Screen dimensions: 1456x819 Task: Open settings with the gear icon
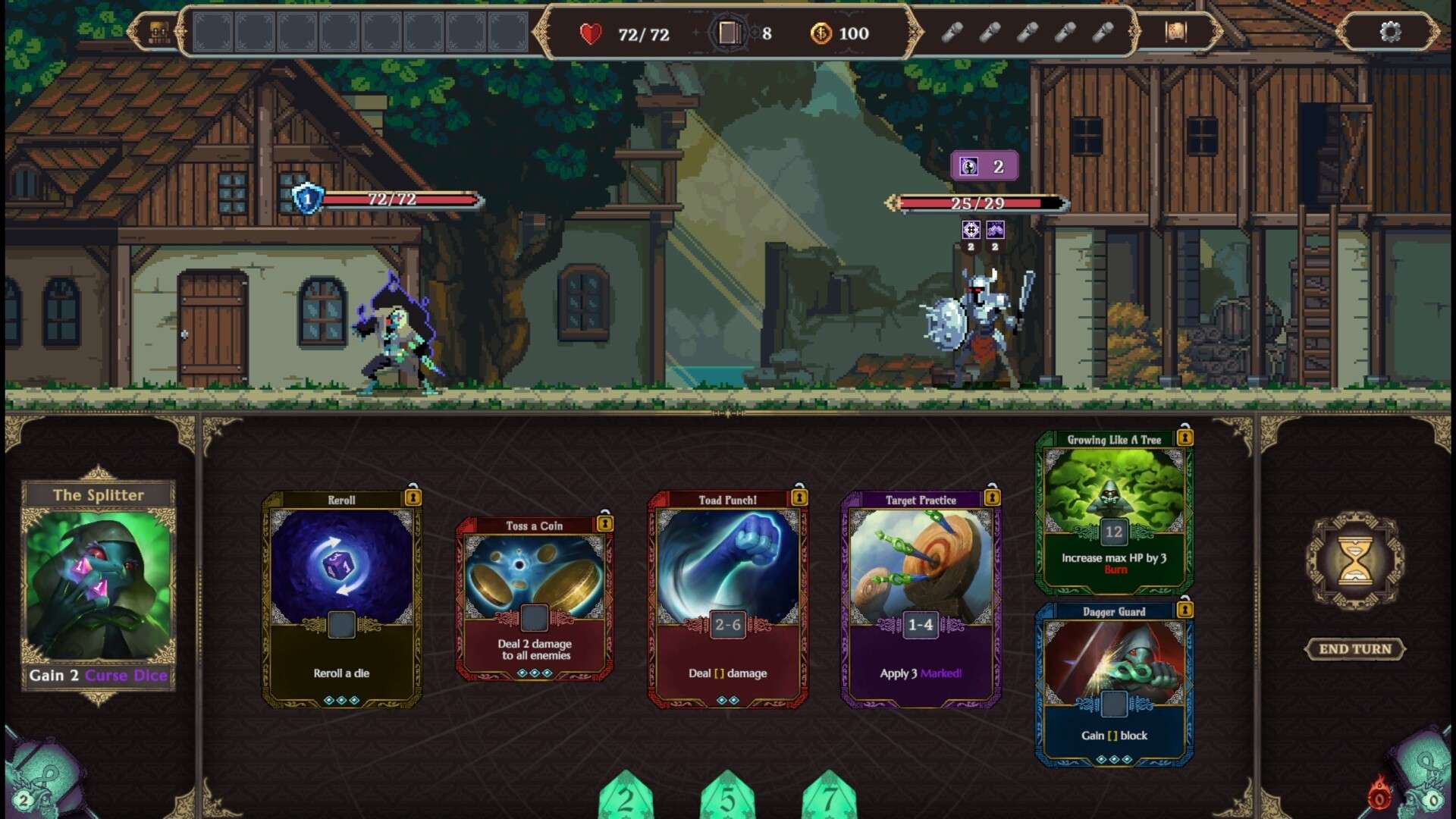tap(1390, 32)
